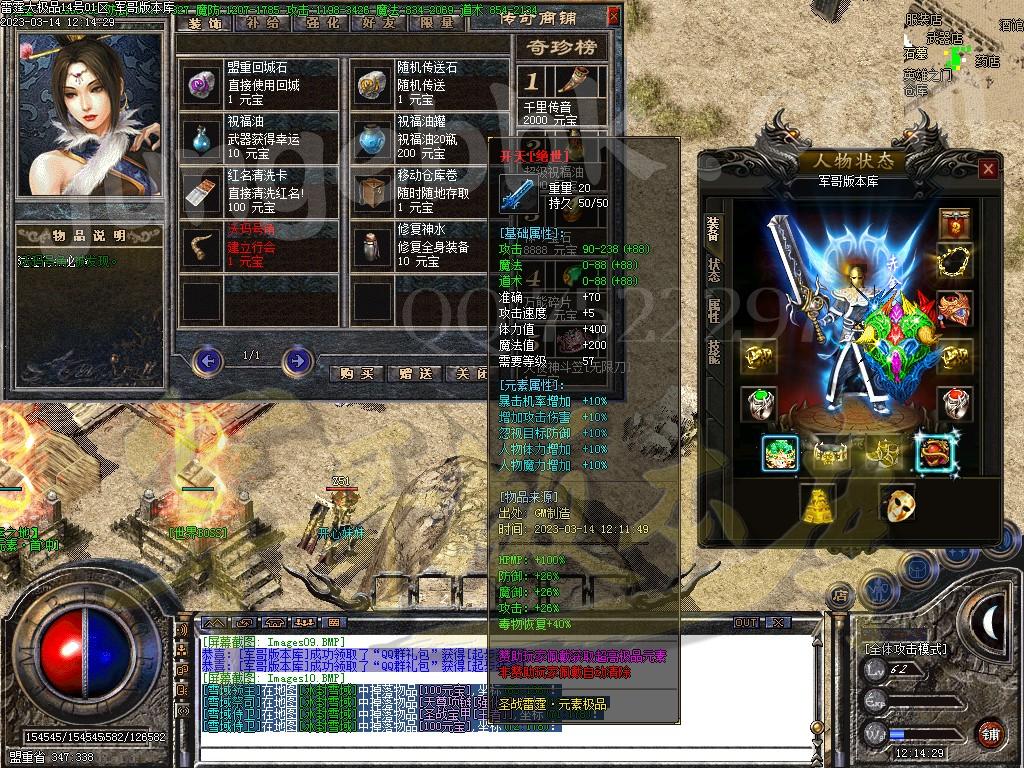Image resolution: width=1024 pixels, height=768 pixels.
Task: Pick the 红名清洗卡 item
Action: [x=201, y=190]
